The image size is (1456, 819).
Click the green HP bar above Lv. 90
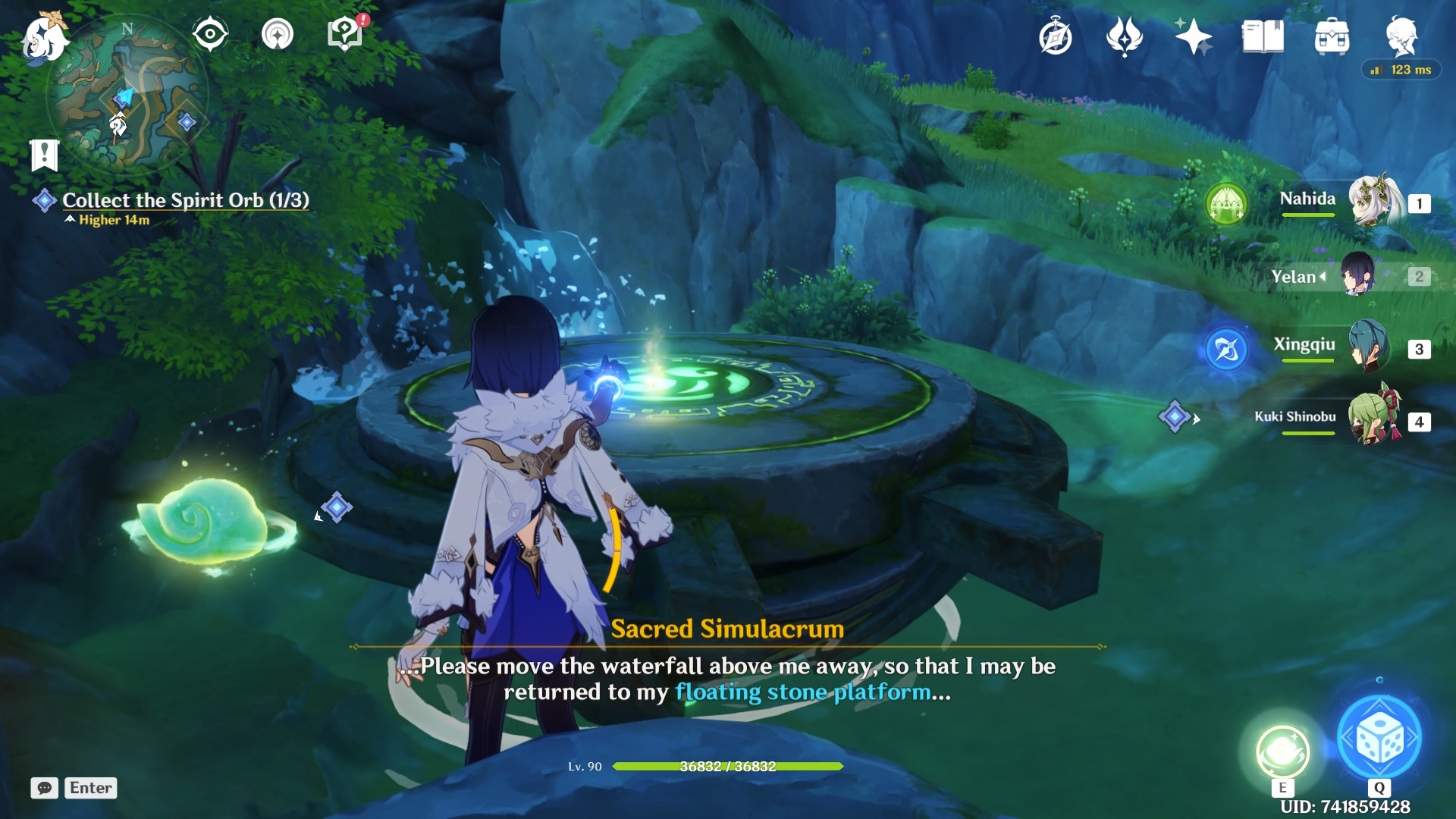728,767
